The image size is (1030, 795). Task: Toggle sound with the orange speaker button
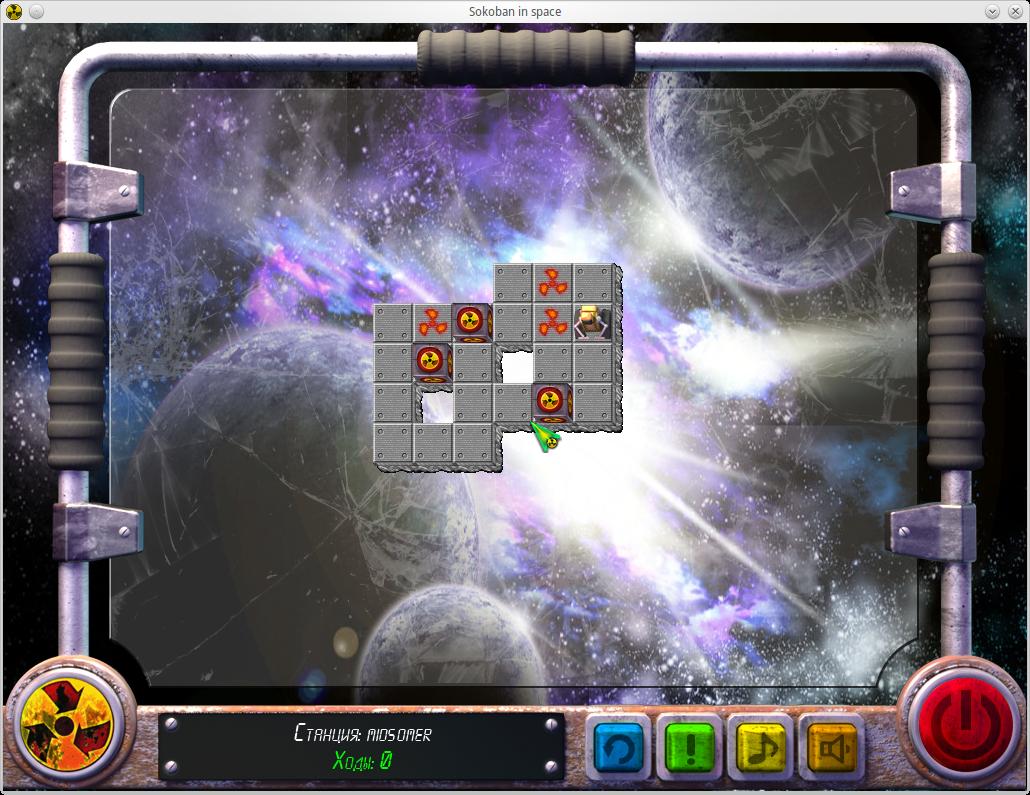831,747
